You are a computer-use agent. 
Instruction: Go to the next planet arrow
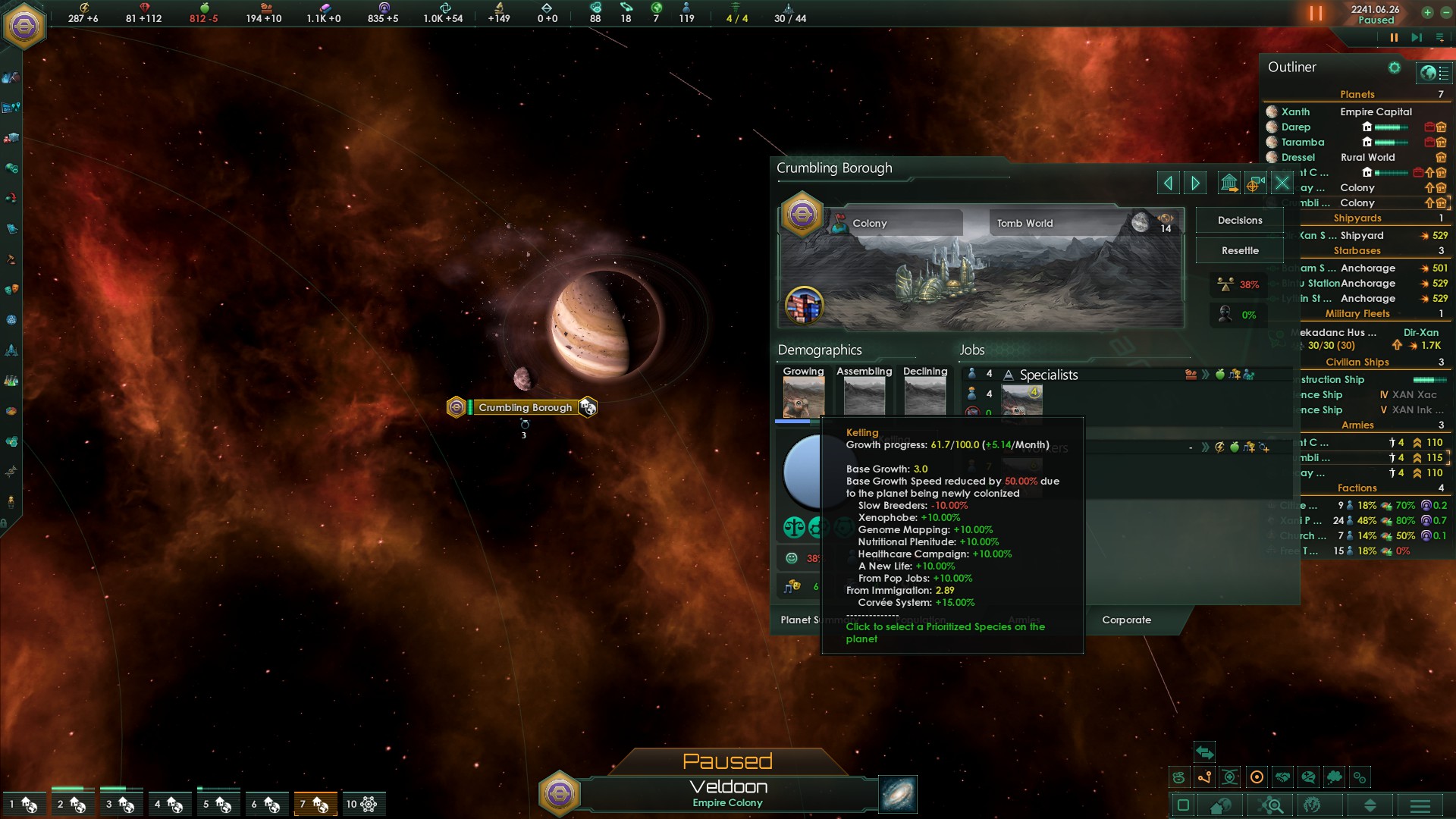(1196, 183)
